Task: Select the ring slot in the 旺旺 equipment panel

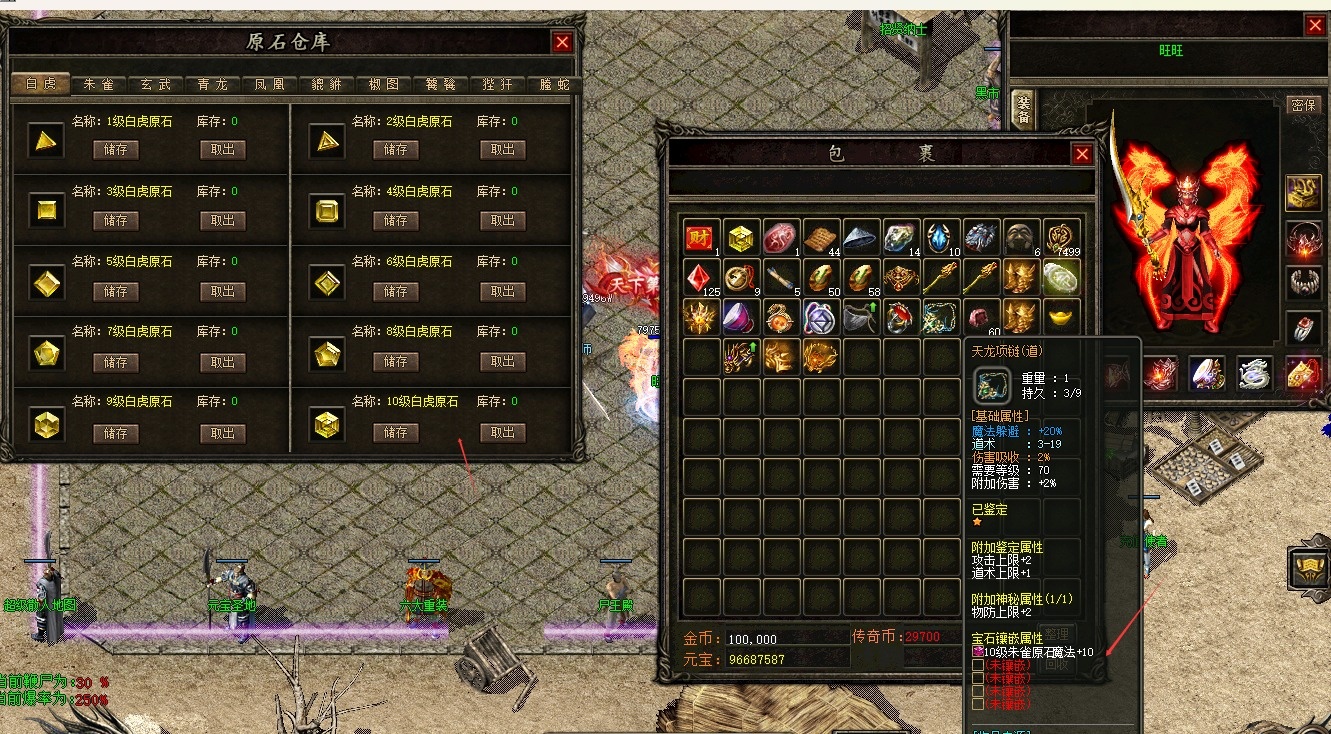Action: (x=1304, y=326)
